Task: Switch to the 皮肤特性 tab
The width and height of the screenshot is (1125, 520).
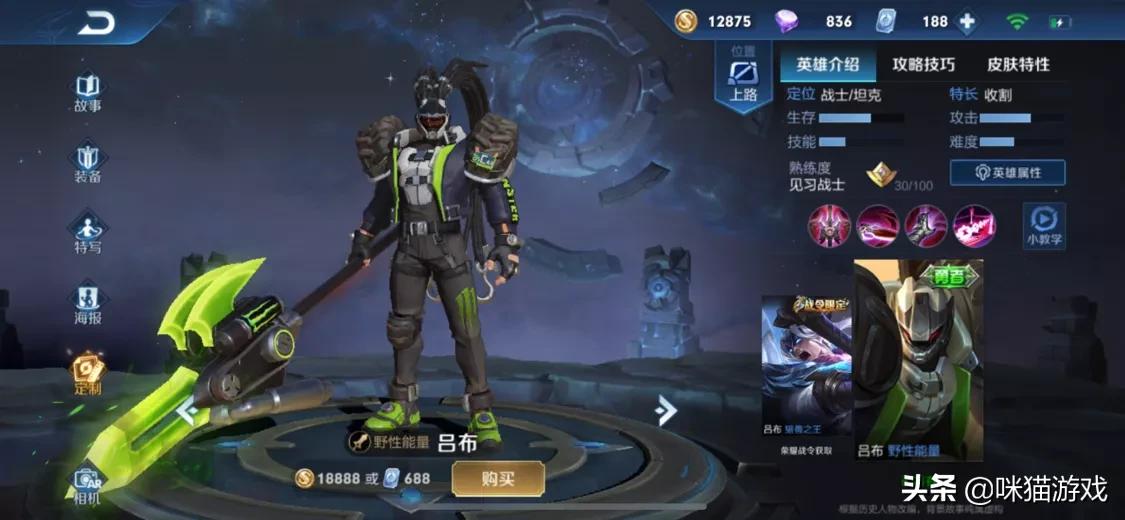Action: [x=1018, y=65]
